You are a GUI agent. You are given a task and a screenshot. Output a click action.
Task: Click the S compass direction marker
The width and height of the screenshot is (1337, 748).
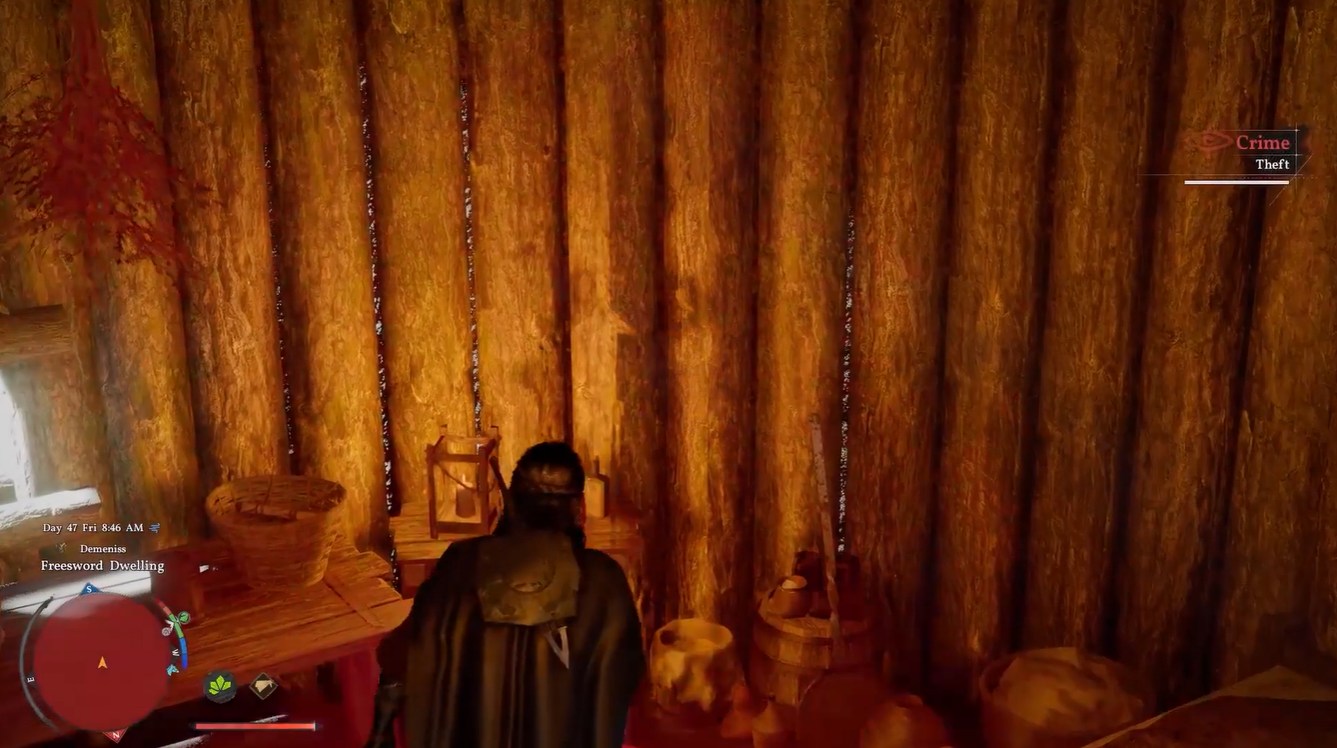pos(88,588)
